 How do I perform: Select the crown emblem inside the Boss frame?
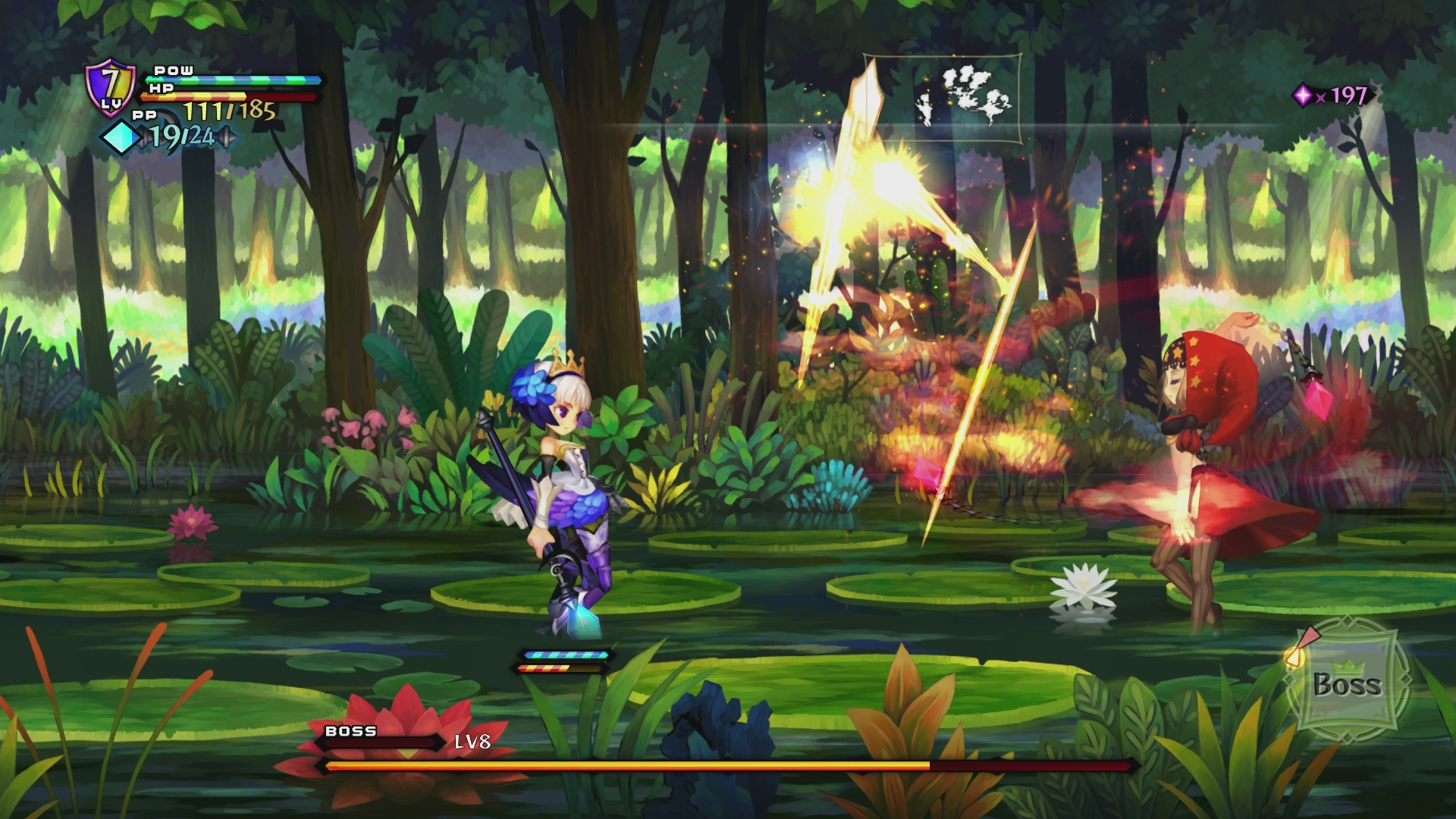pyautogui.click(x=1348, y=667)
